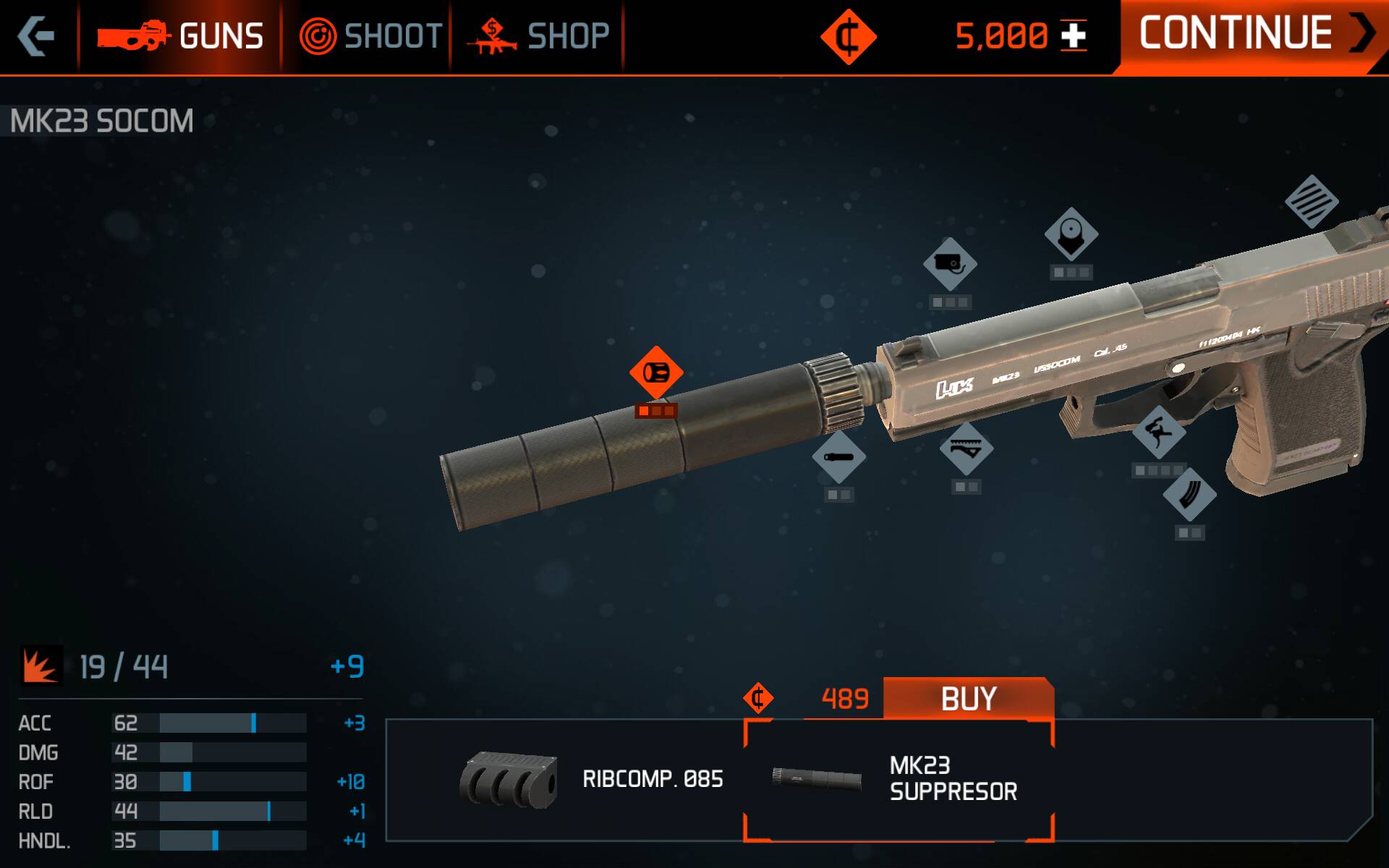Open the laser module attachment slot
Screen dimensions: 1389x868
[x=950, y=264]
